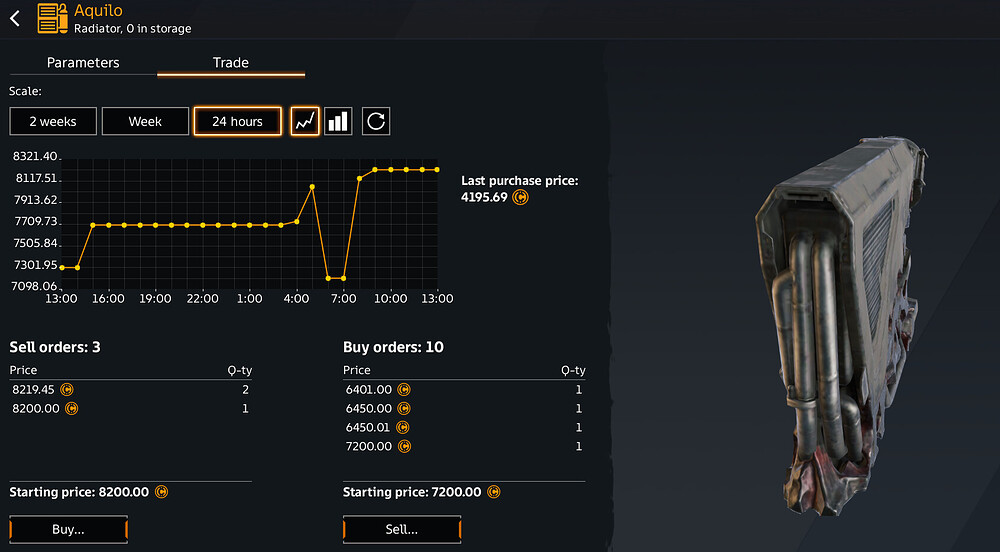The width and height of the screenshot is (1000, 552).
Task: Choose the 6450.01 buy order row
Action: (x=464, y=427)
